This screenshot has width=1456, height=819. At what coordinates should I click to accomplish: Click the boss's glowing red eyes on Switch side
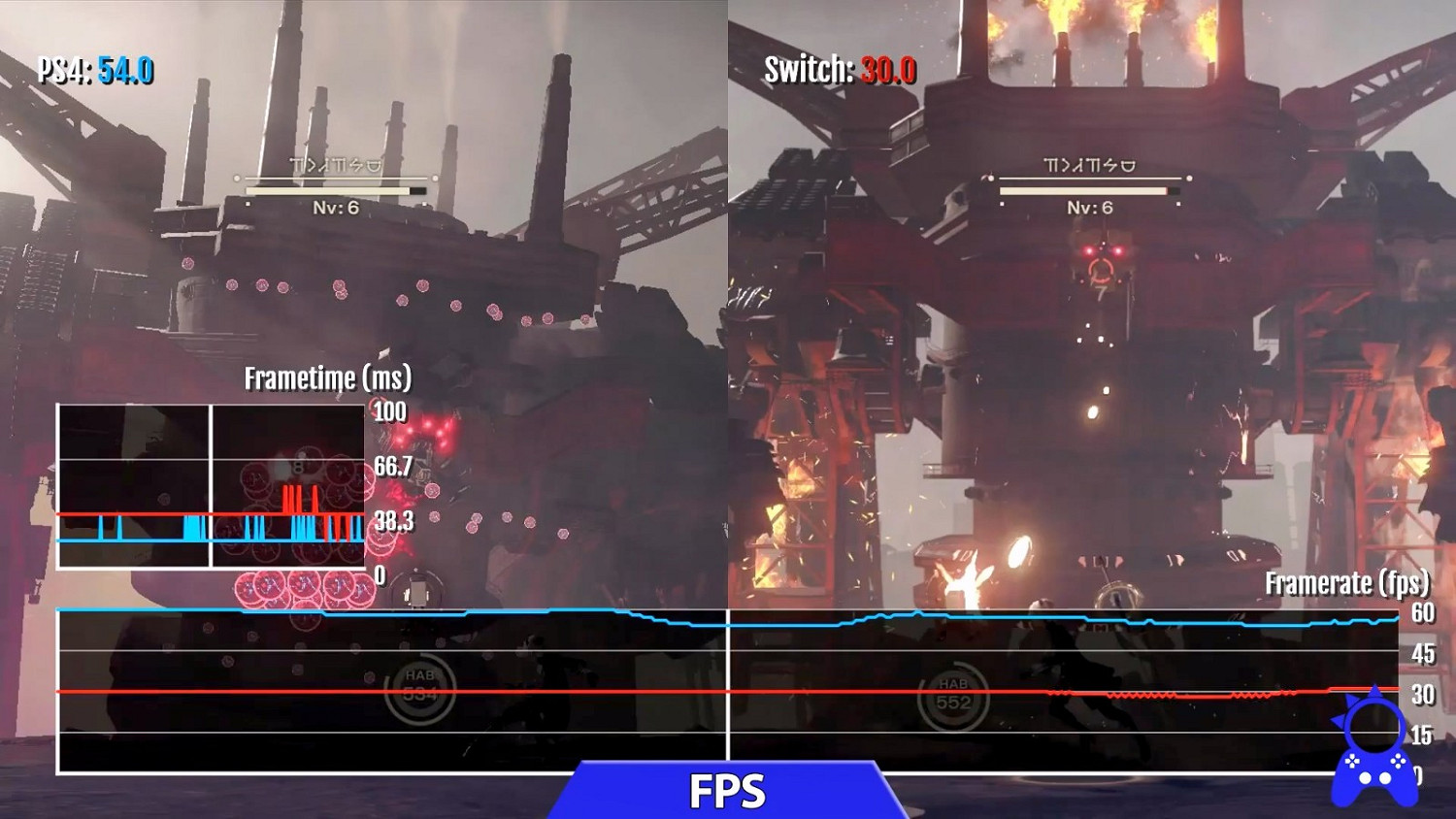point(1105,249)
